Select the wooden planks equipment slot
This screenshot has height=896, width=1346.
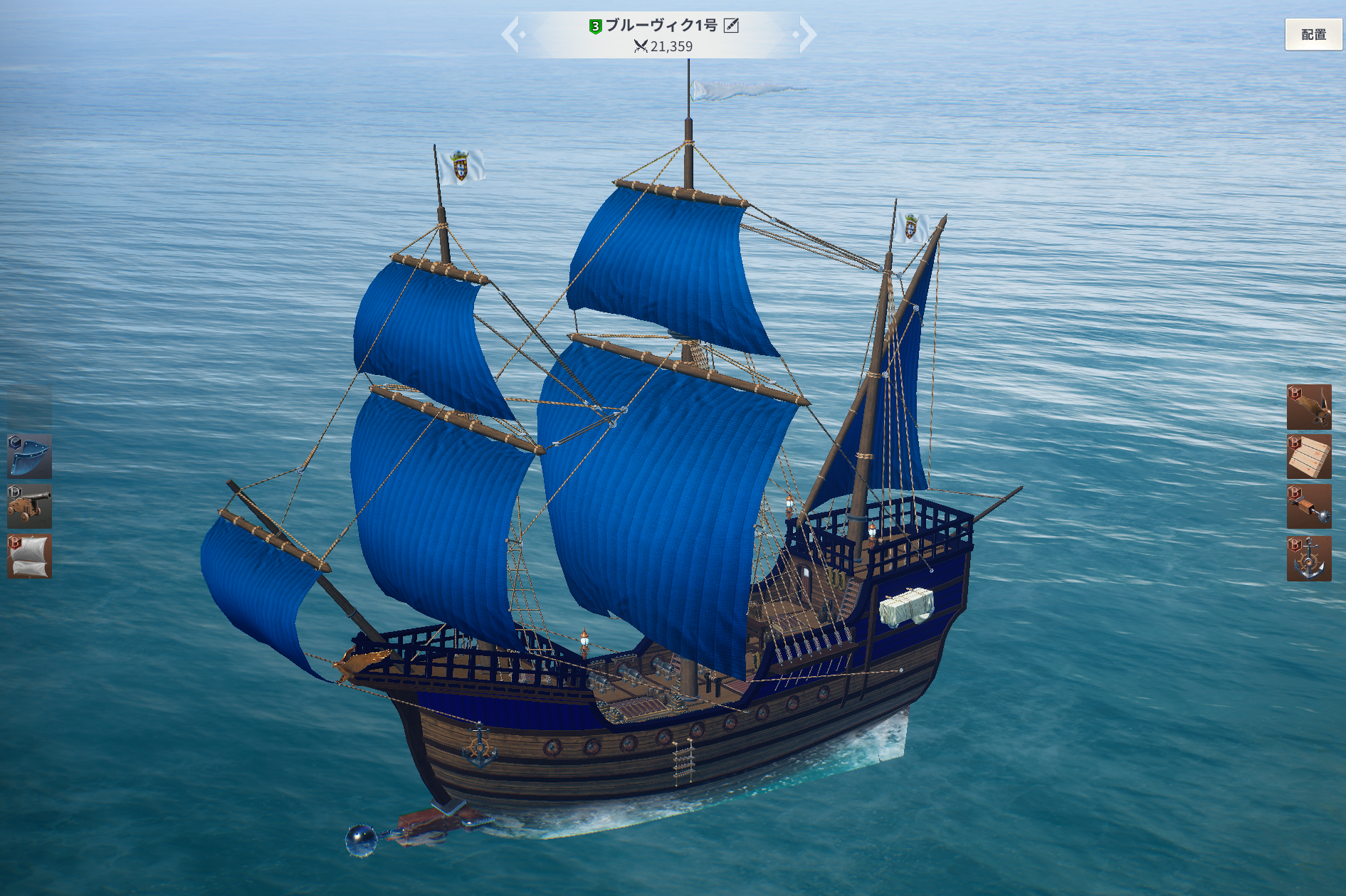click(1308, 456)
